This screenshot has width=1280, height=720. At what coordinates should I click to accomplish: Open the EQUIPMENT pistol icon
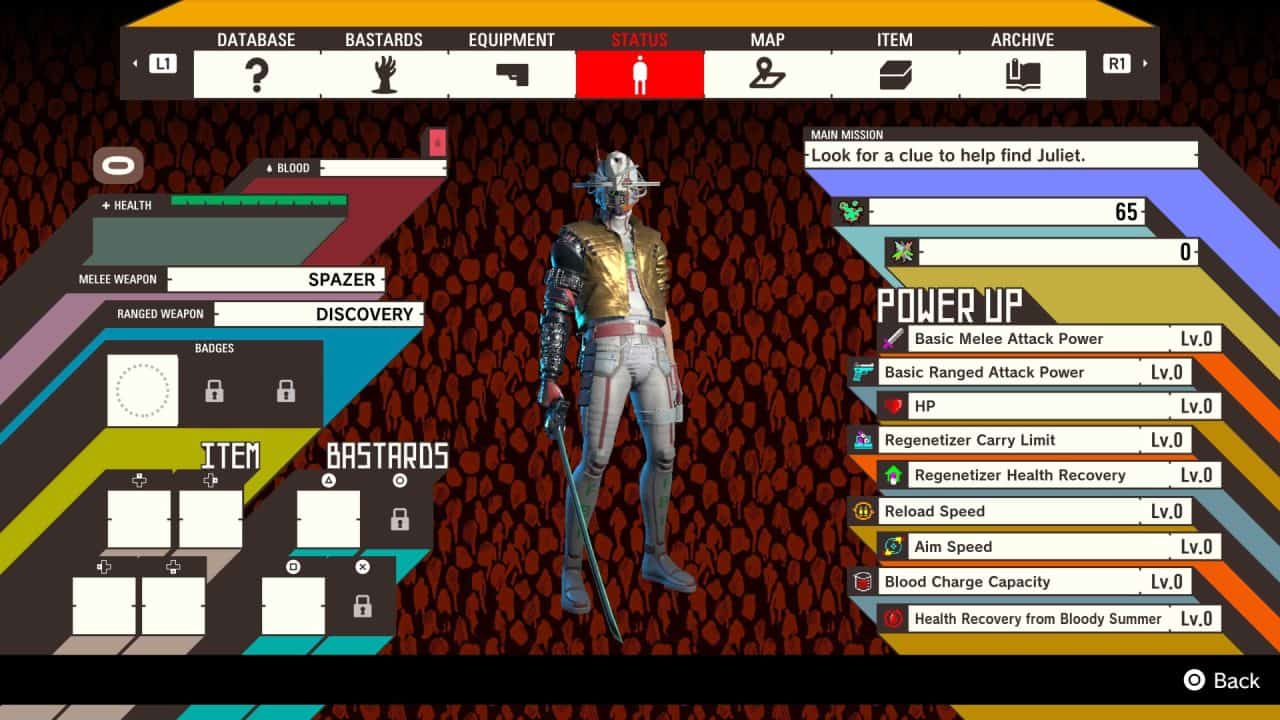[x=512, y=71]
